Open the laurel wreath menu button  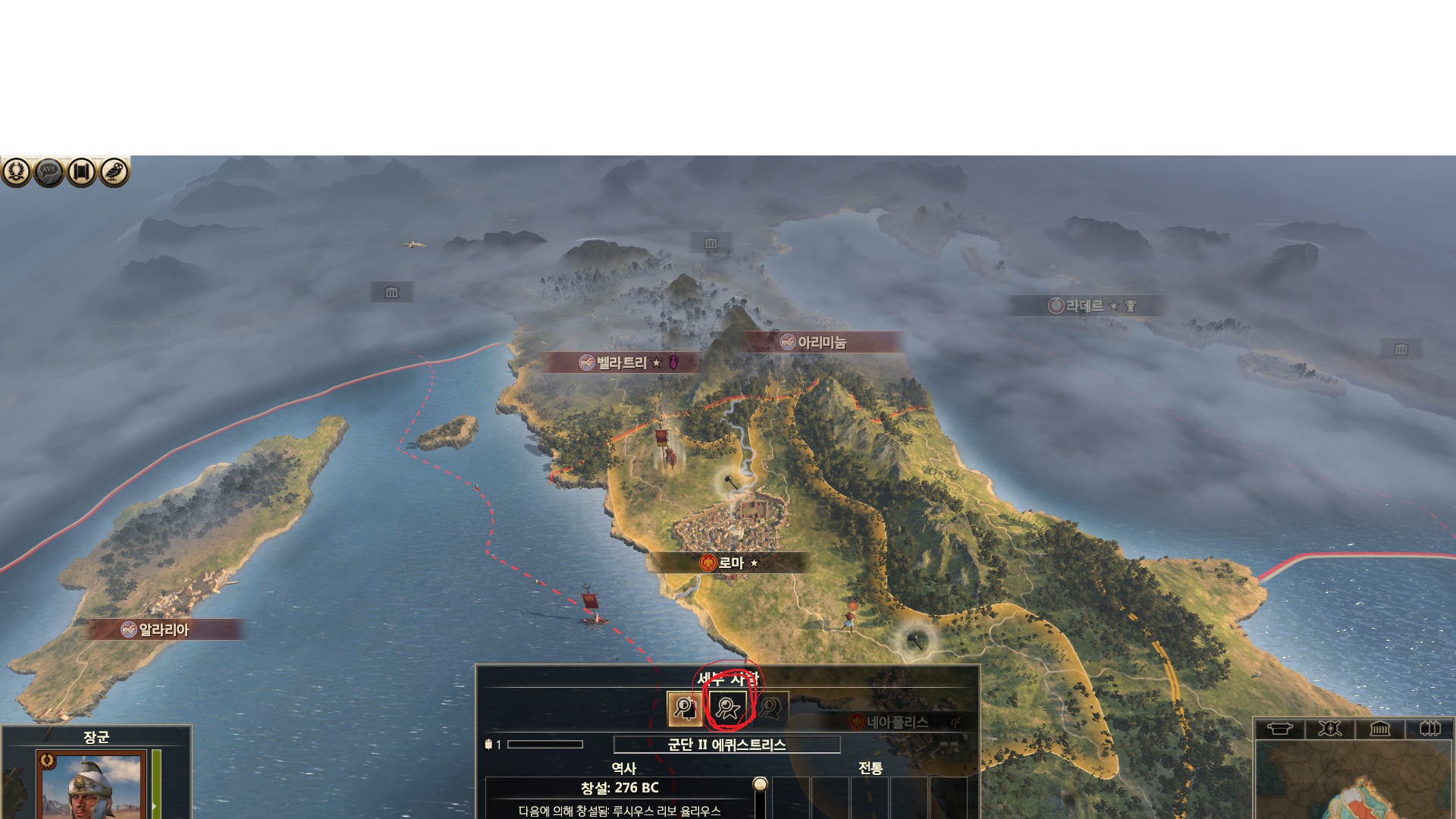click(x=17, y=172)
